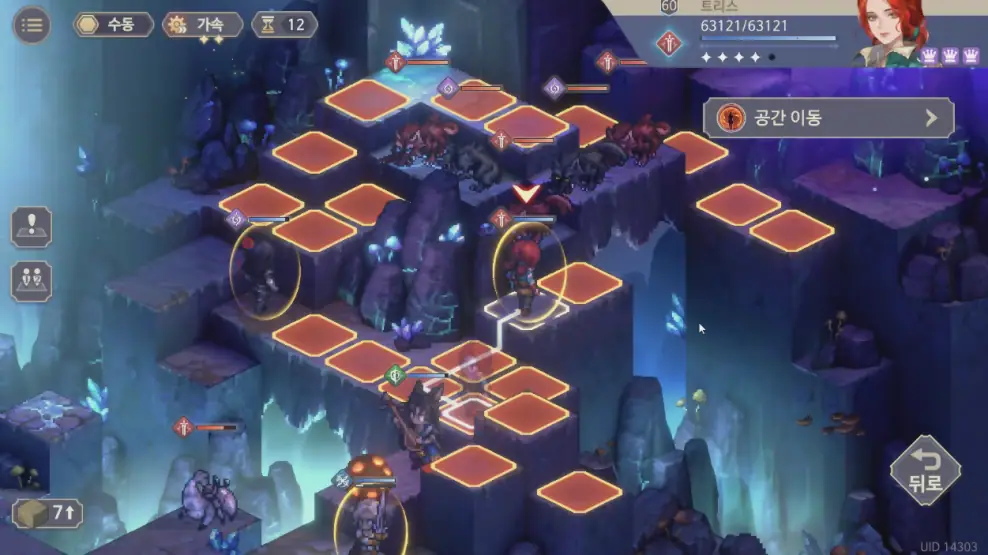Toggle the 수동 manual battle mode
Viewport: 988px width, 555px height.
click(x=113, y=25)
